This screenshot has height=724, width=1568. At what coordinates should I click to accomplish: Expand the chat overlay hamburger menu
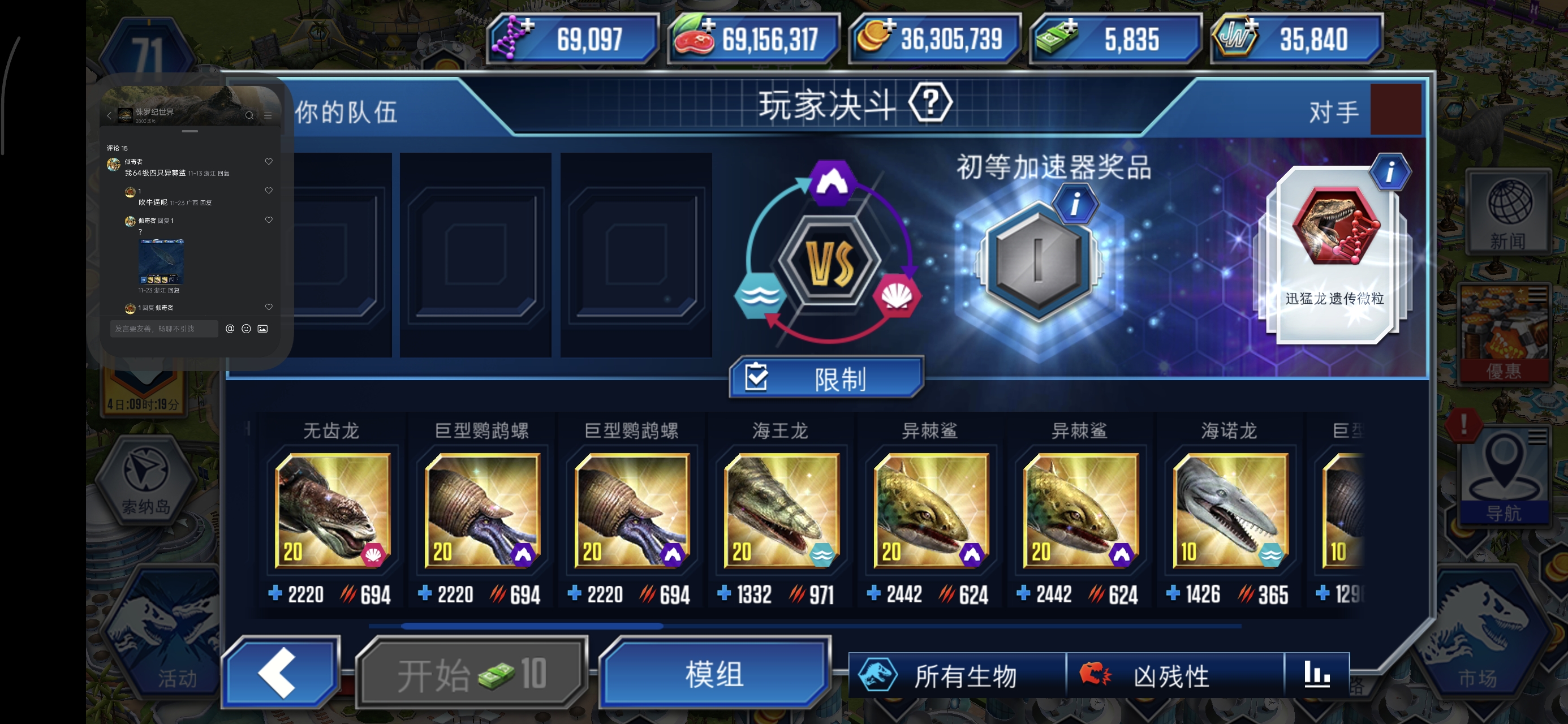(268, 116)
